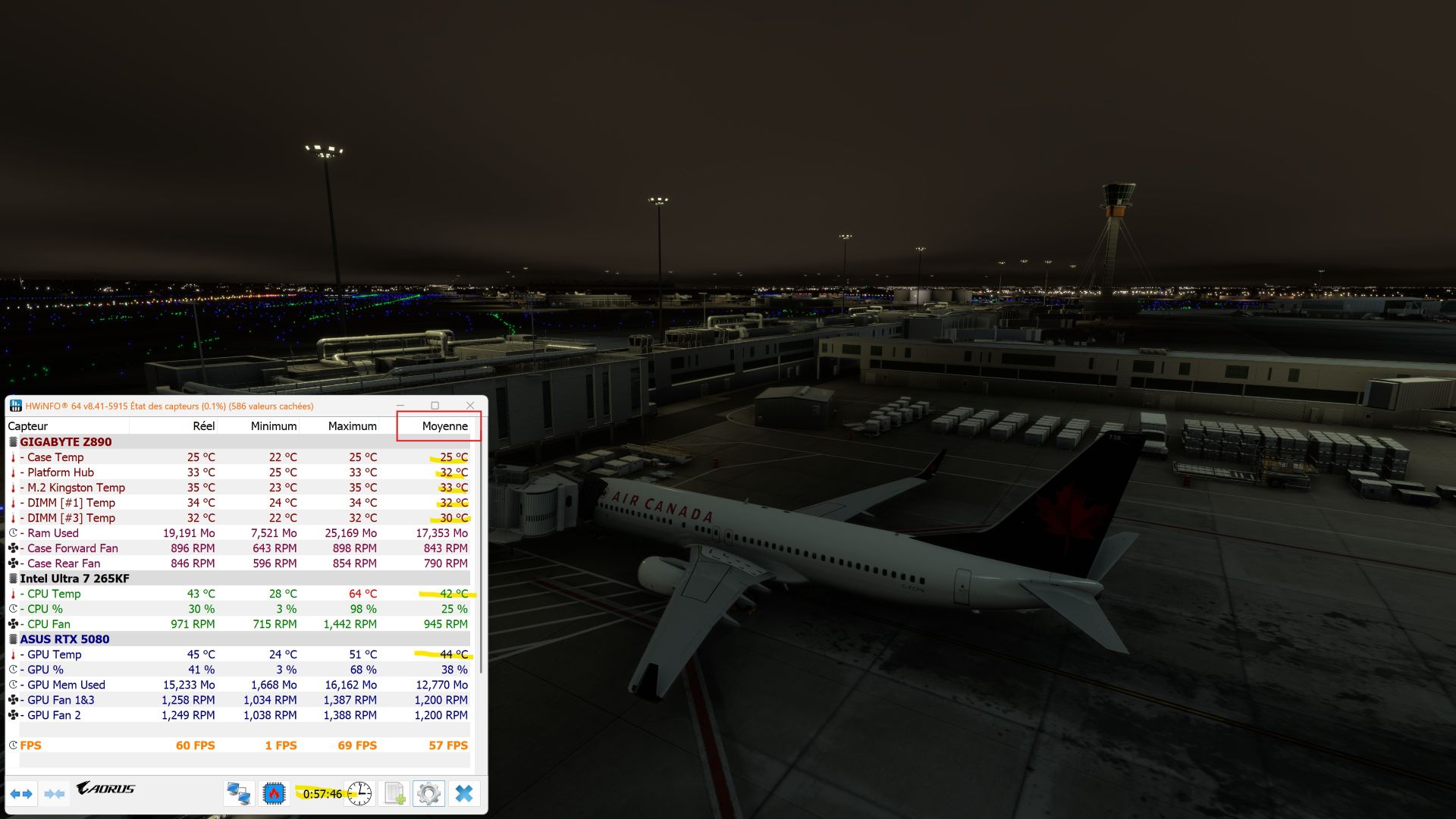1456x819 pixels.
Task: Open sensor settings via the gear icon
Action: (x=428, y=793)
